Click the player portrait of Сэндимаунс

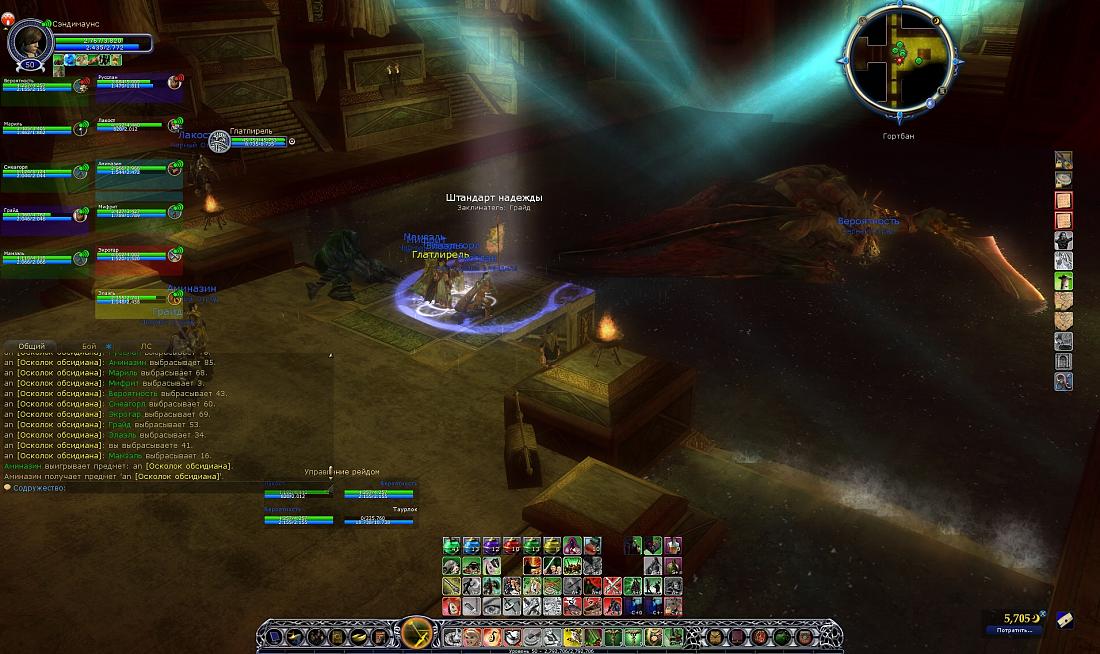(x=30, y=41)
